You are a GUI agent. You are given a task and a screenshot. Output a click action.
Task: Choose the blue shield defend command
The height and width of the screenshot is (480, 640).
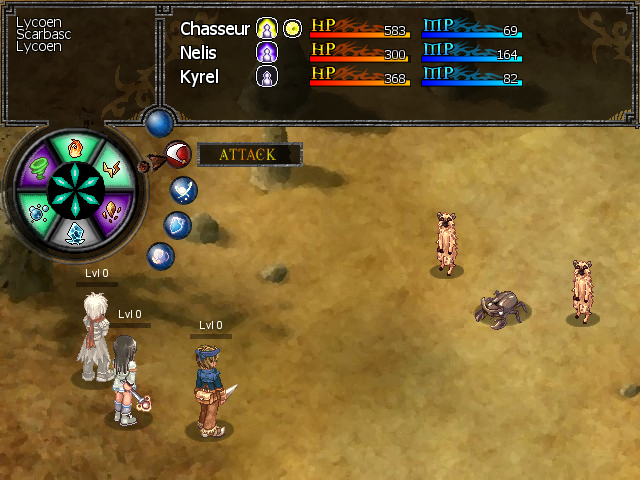pyautogui.click(x=177, y=225)
